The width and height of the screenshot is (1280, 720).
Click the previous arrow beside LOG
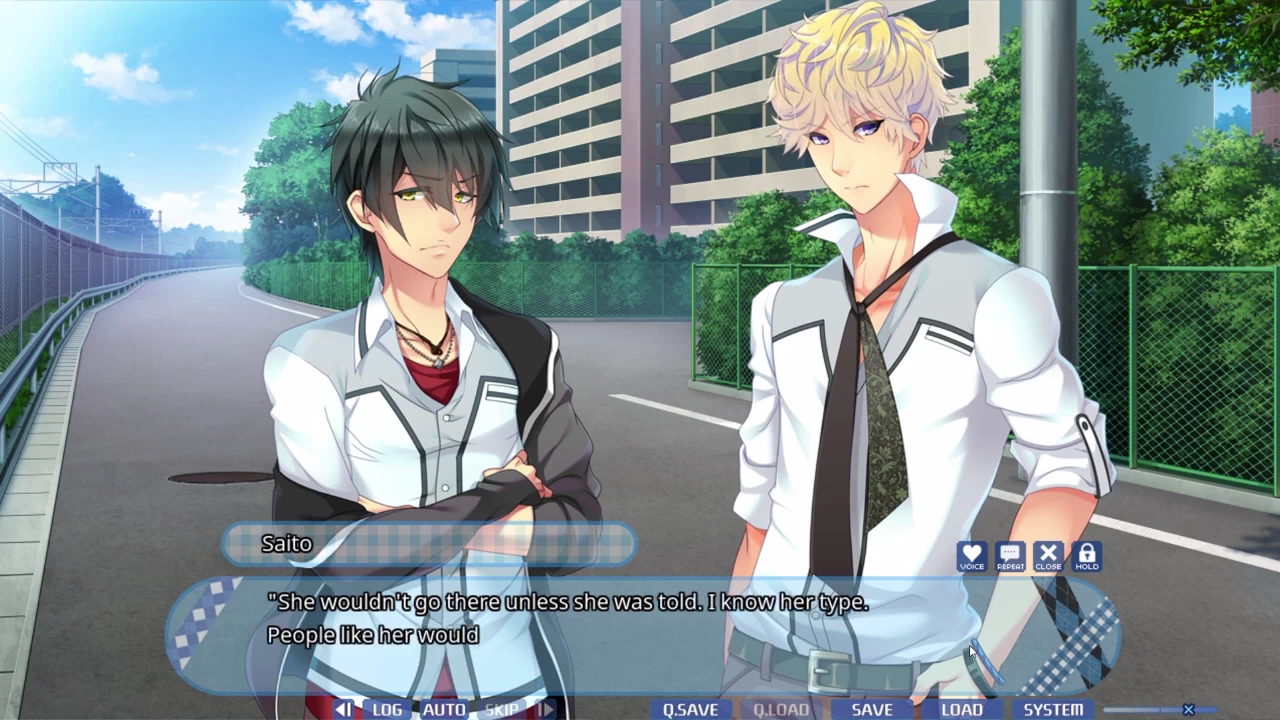click(343, 709)
